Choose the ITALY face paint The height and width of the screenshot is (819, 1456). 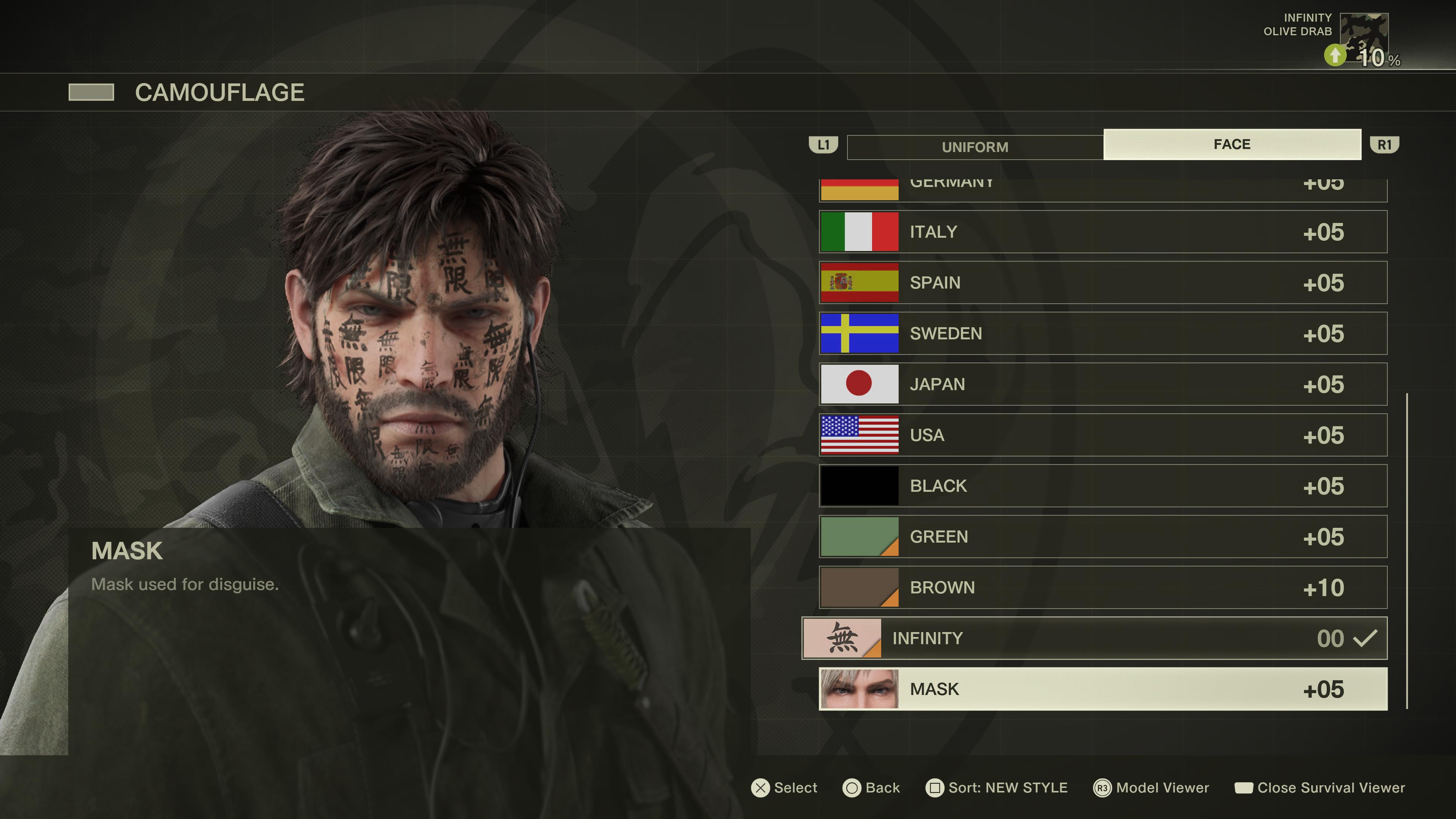tap(1102, 232)
